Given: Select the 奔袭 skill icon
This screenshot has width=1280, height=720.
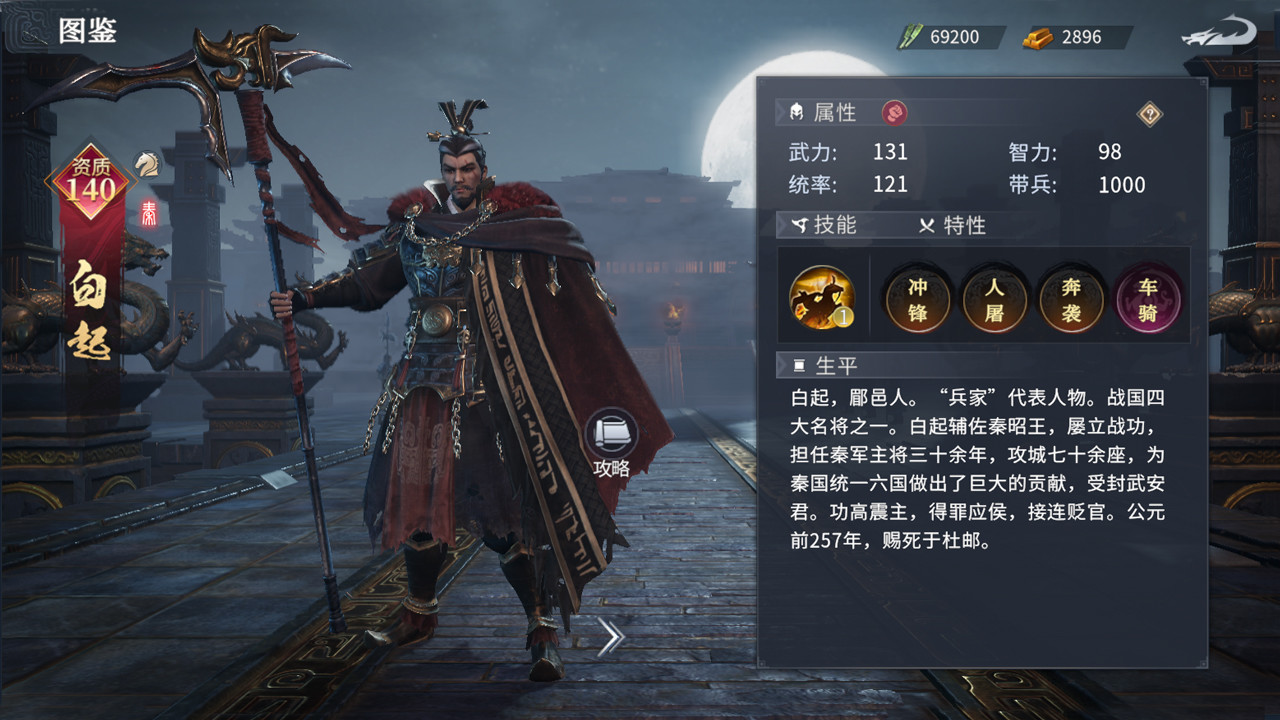Looking at the screenshot, I should (x=1071, y=297).
